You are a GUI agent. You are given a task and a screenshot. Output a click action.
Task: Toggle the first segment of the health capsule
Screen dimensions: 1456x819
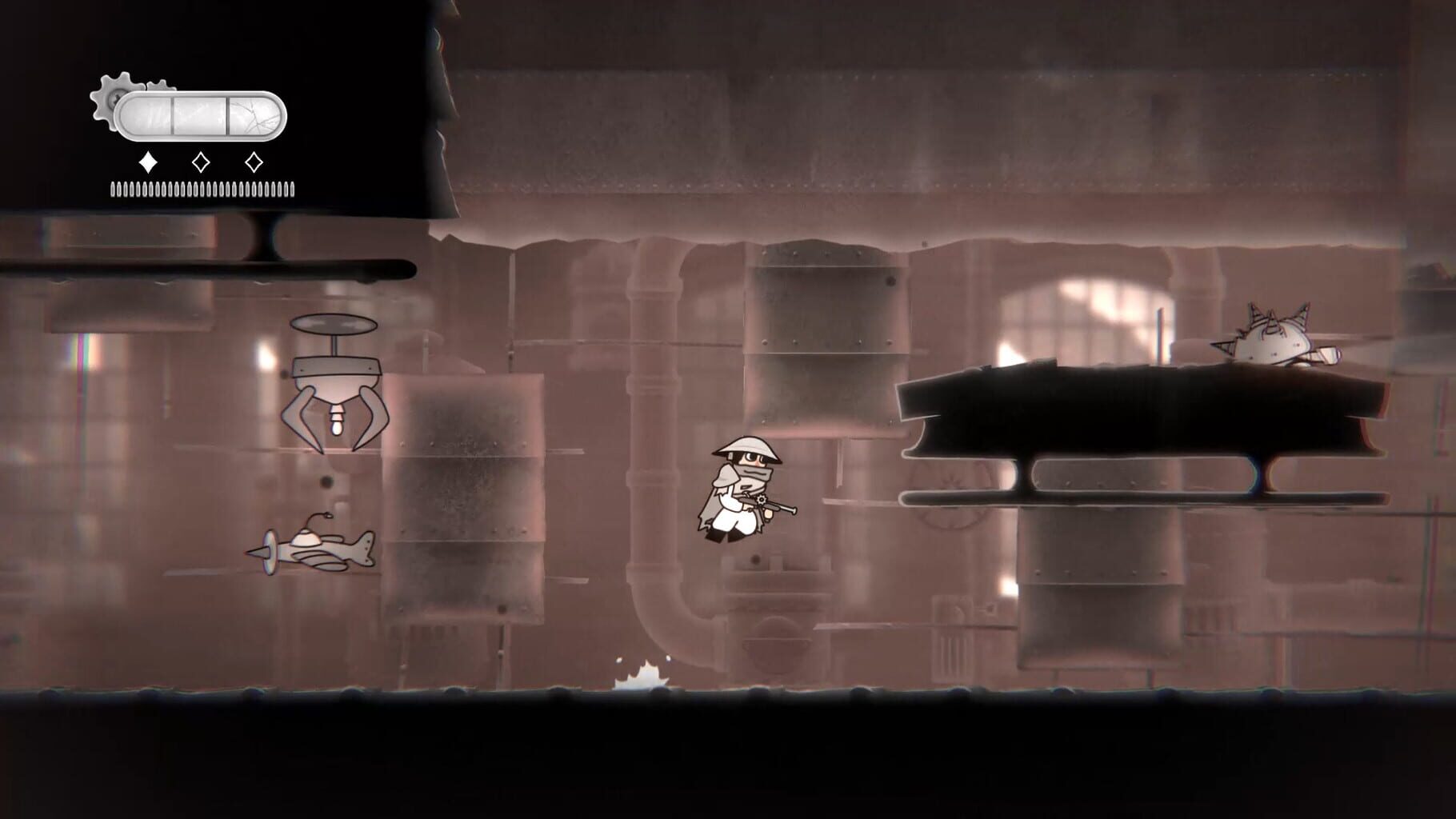(145, 114)
